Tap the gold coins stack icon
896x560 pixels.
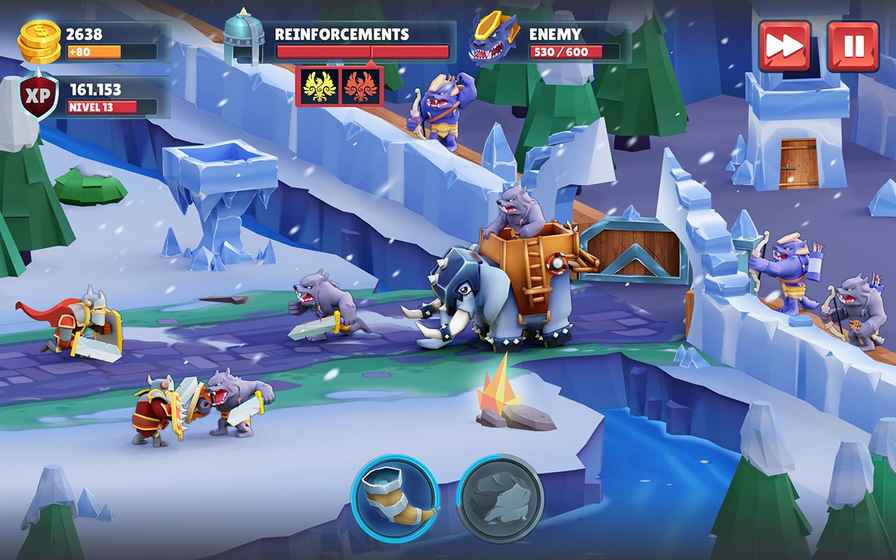pyautogui.click(x=40, y=41)
